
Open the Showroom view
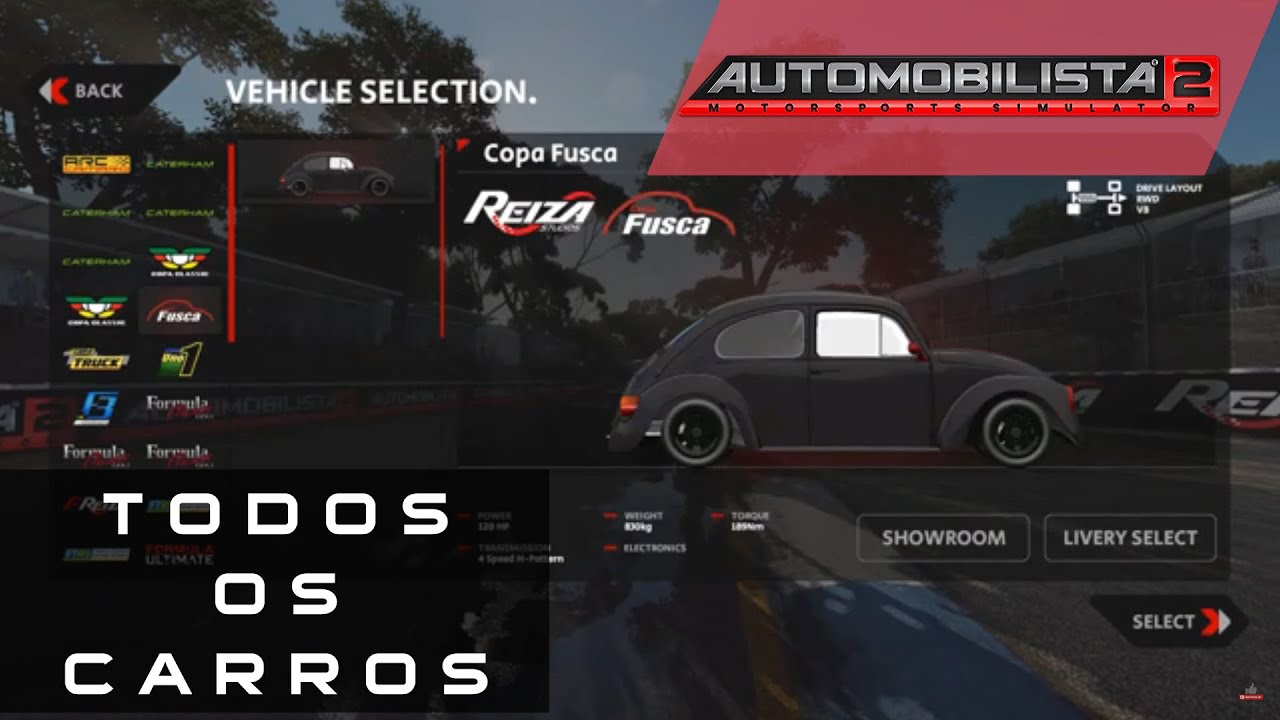pos(943,538)
